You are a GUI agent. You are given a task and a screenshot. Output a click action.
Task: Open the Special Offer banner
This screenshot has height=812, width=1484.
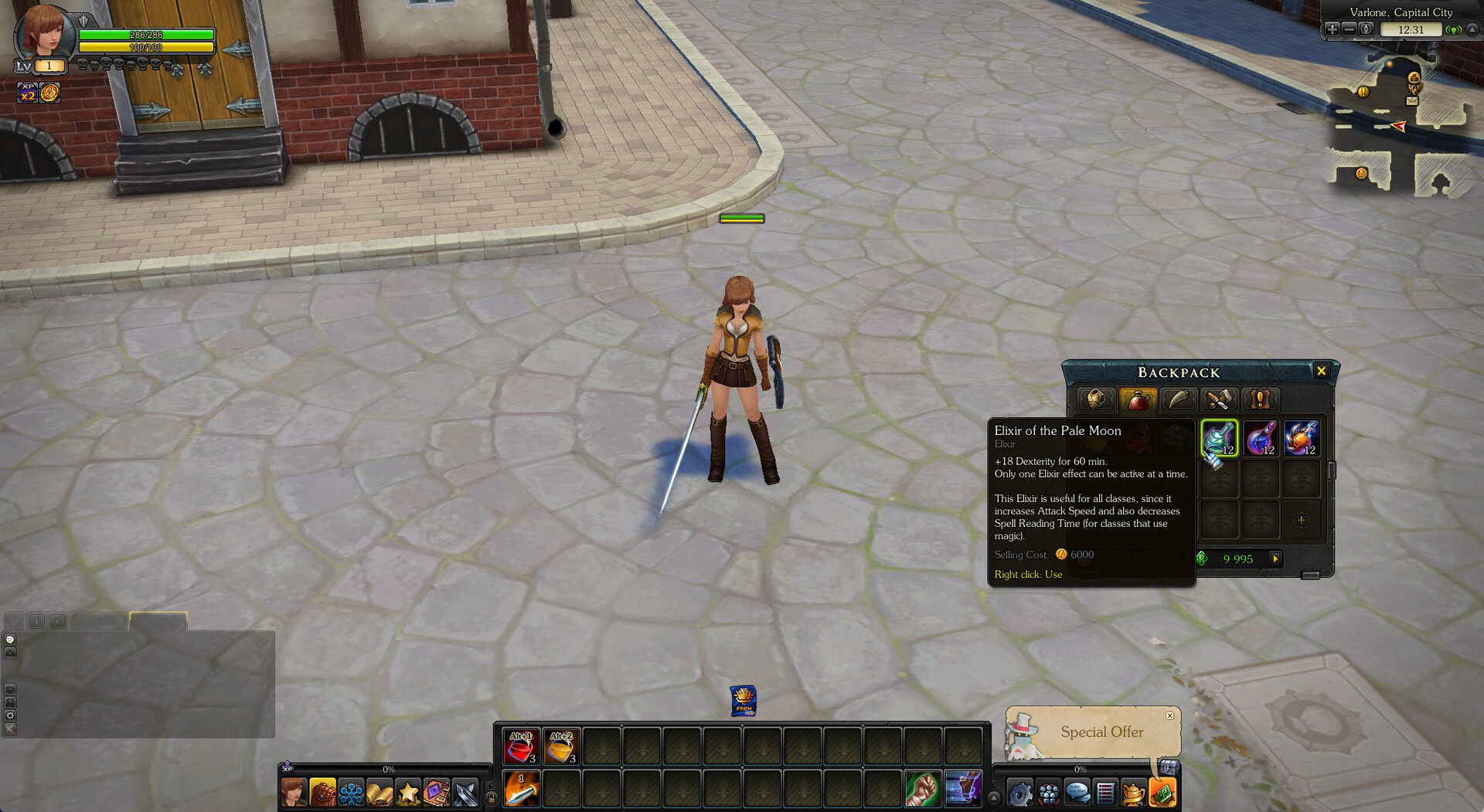[1101, 732]
